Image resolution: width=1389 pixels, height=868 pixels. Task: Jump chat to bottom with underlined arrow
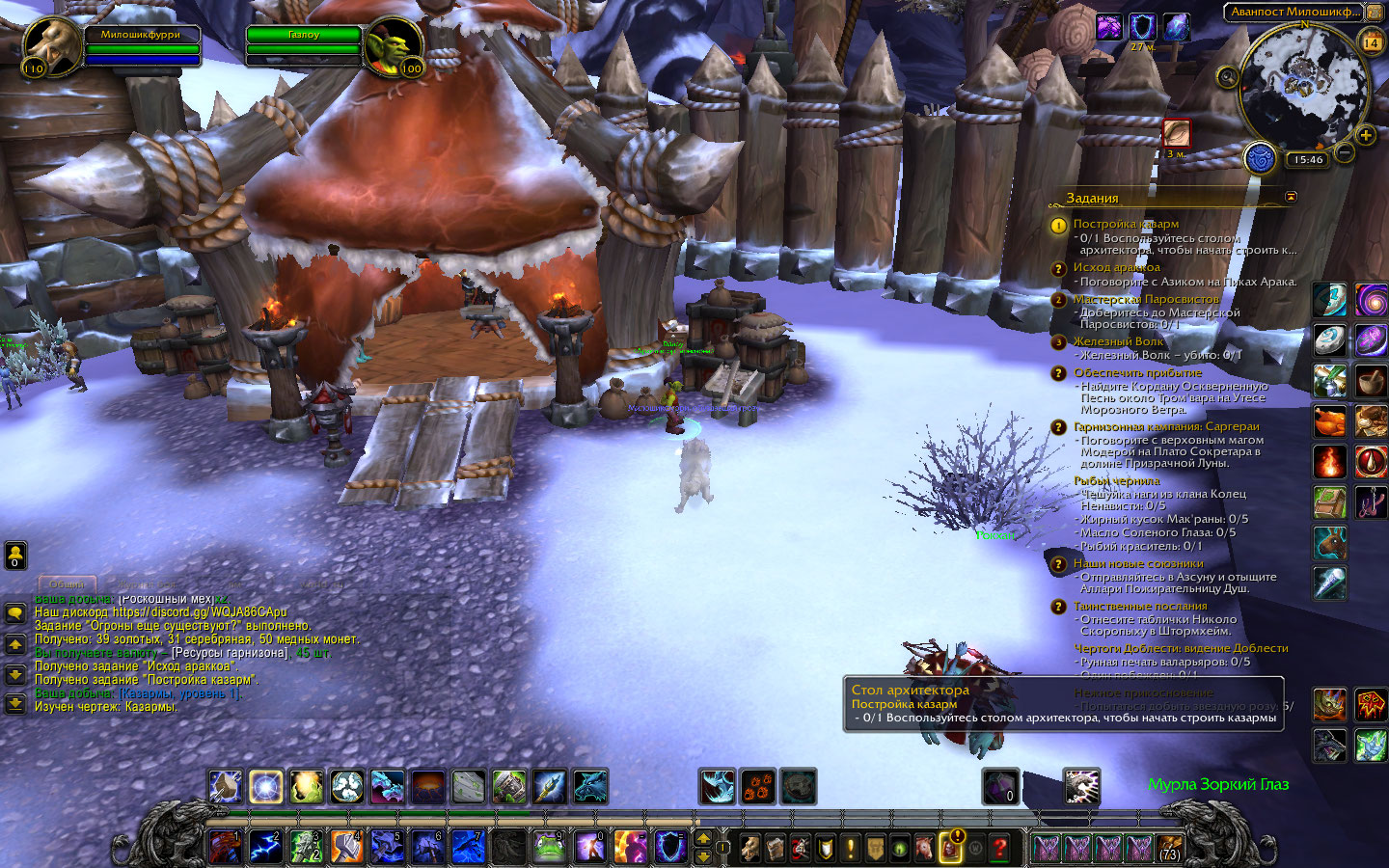pyautogui.click(x=15, y=703)
